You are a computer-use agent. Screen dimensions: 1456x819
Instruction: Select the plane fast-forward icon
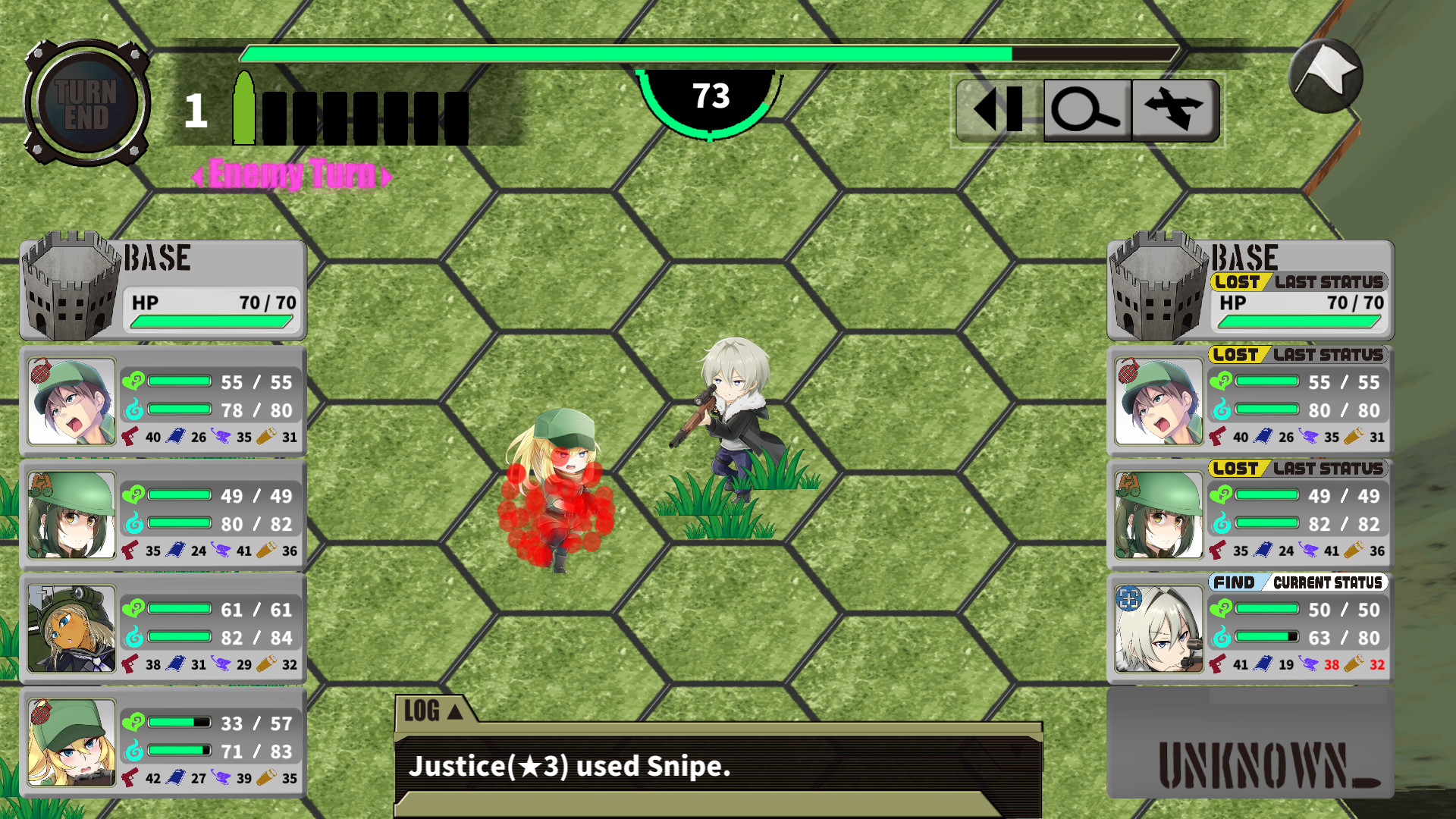[1175, 111]
